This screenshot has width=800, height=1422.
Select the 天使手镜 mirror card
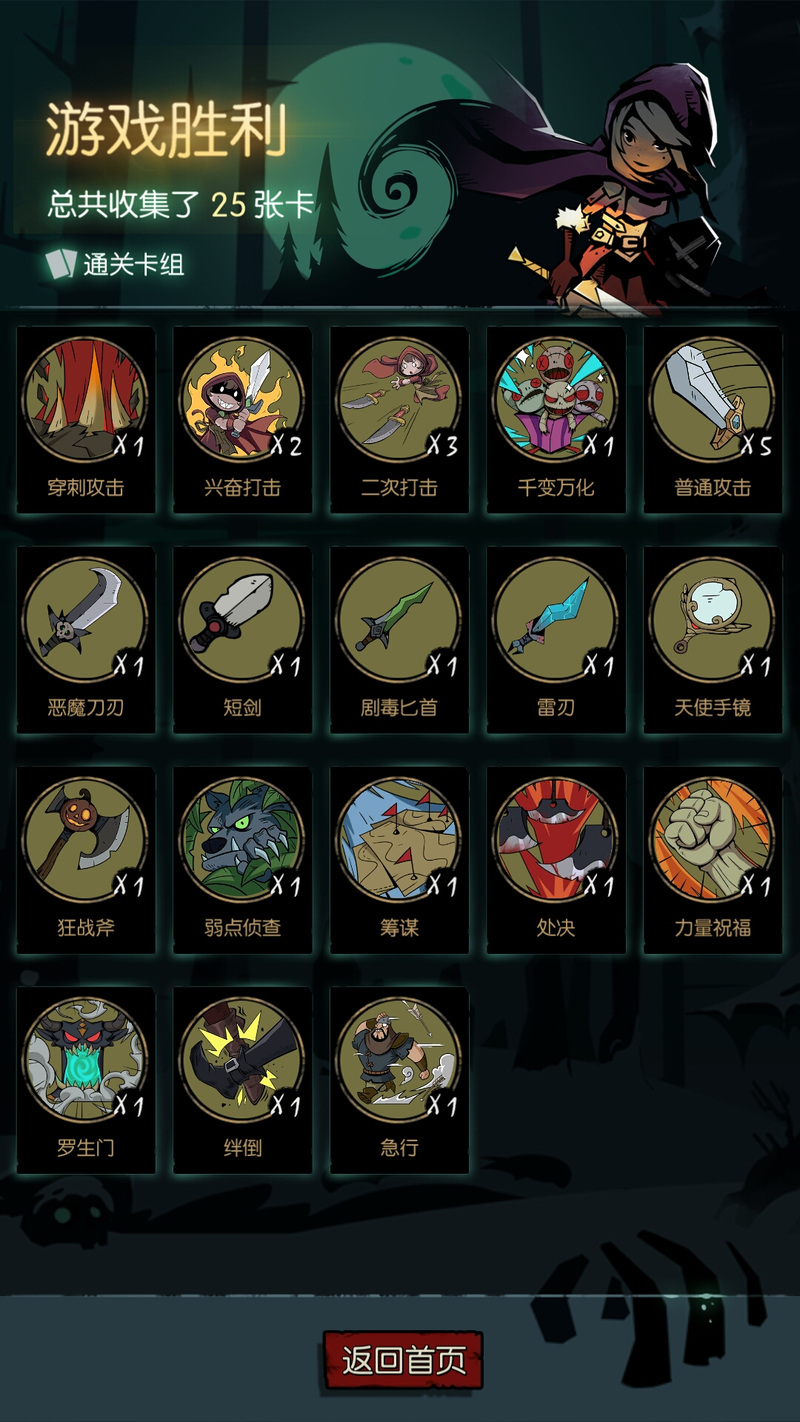(712, 639)
